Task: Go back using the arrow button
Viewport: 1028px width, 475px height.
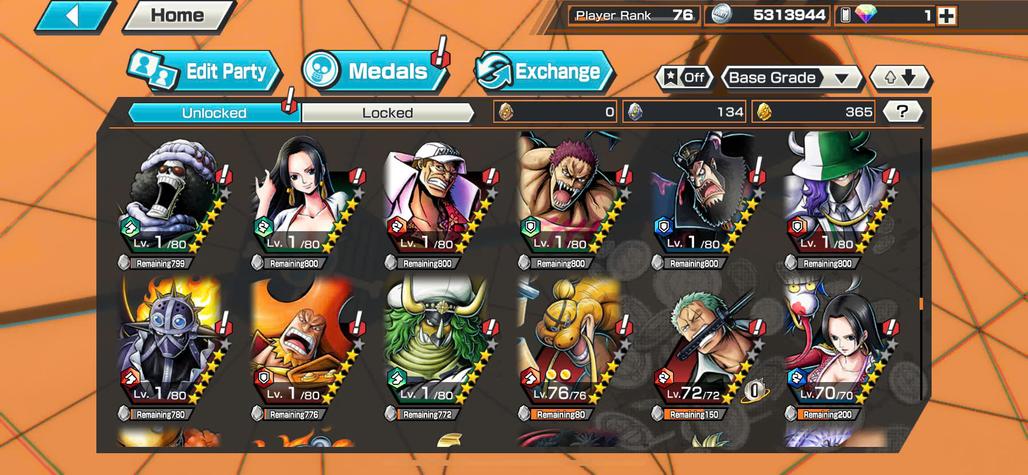Action: [x=75, y=15]
